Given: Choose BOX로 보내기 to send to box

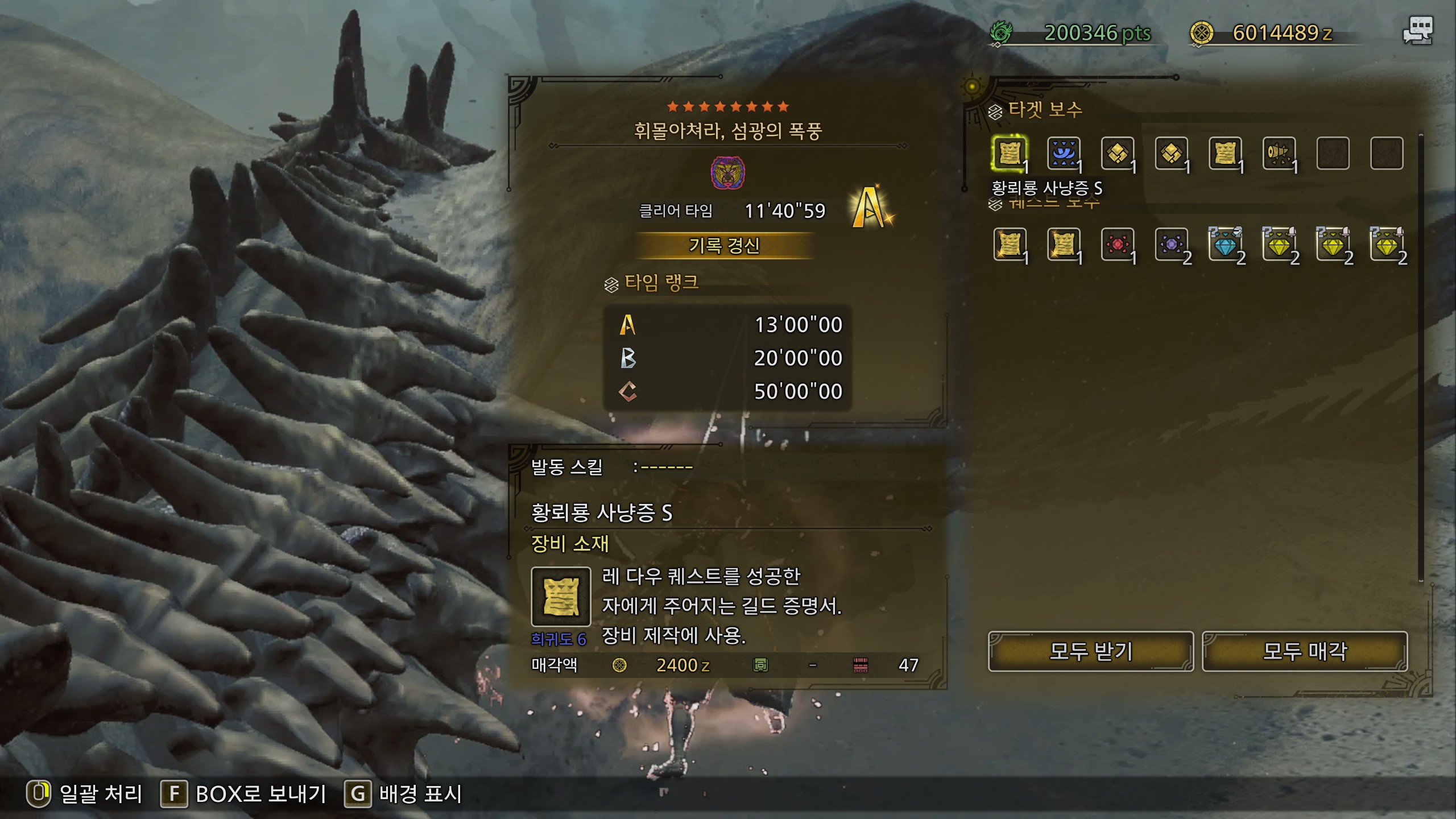Looking at the screenshot, I should (245, 794).
